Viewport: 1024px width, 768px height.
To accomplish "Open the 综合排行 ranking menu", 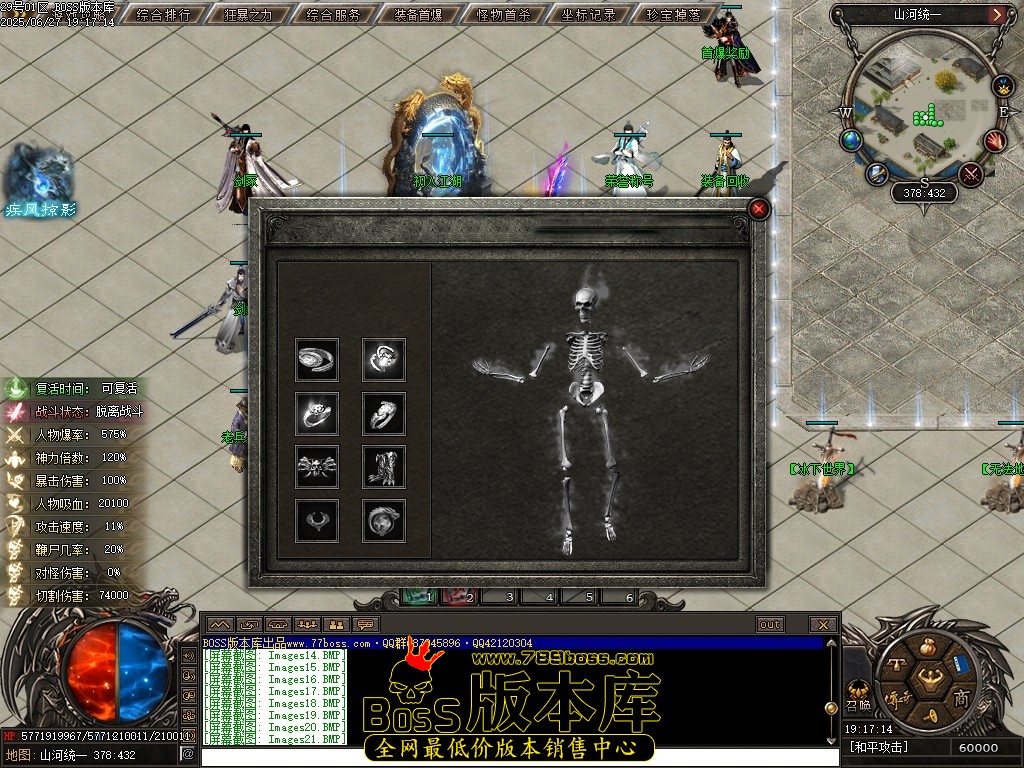I will tap(164, 15).
